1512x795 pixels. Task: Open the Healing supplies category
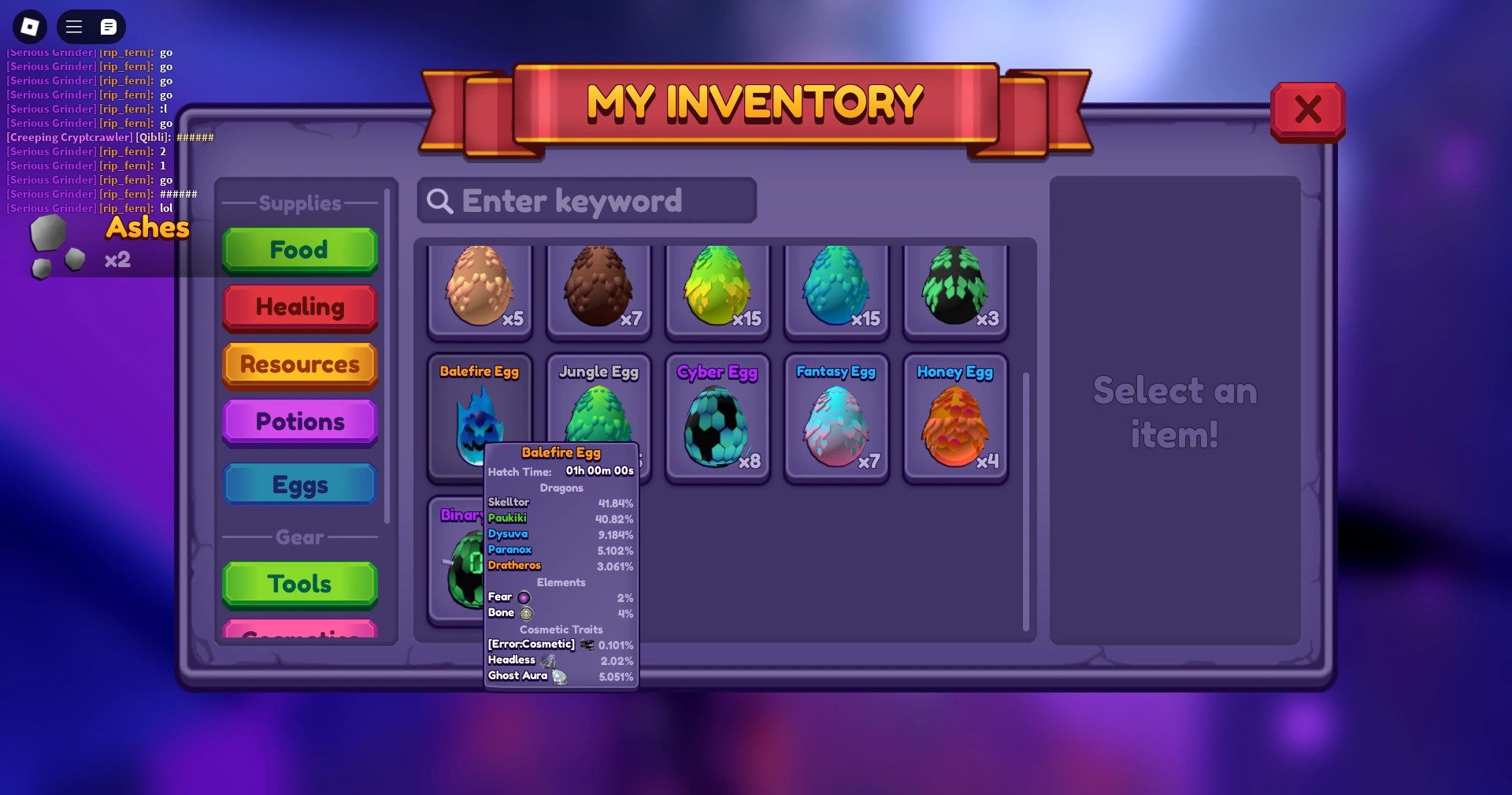tap(299, 307)
